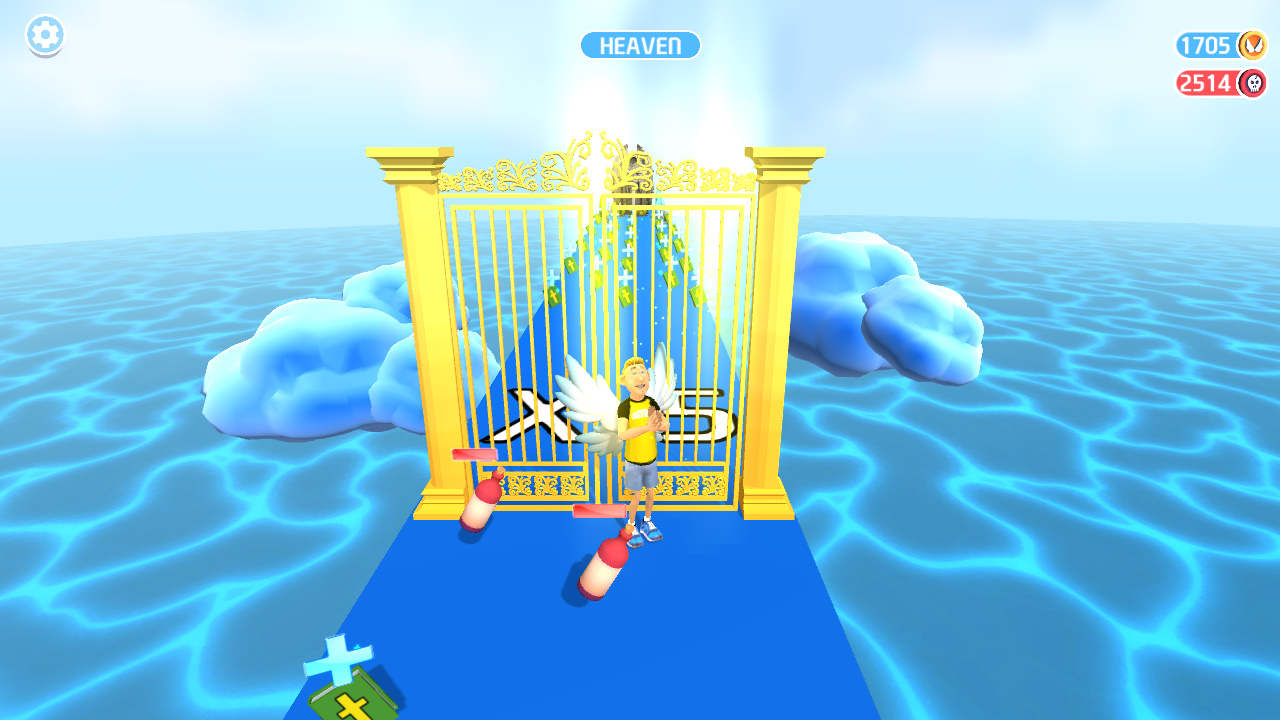Click the HEAVEN banner at the top
Screen dimensions: 1280x720
tap(640, 45)
